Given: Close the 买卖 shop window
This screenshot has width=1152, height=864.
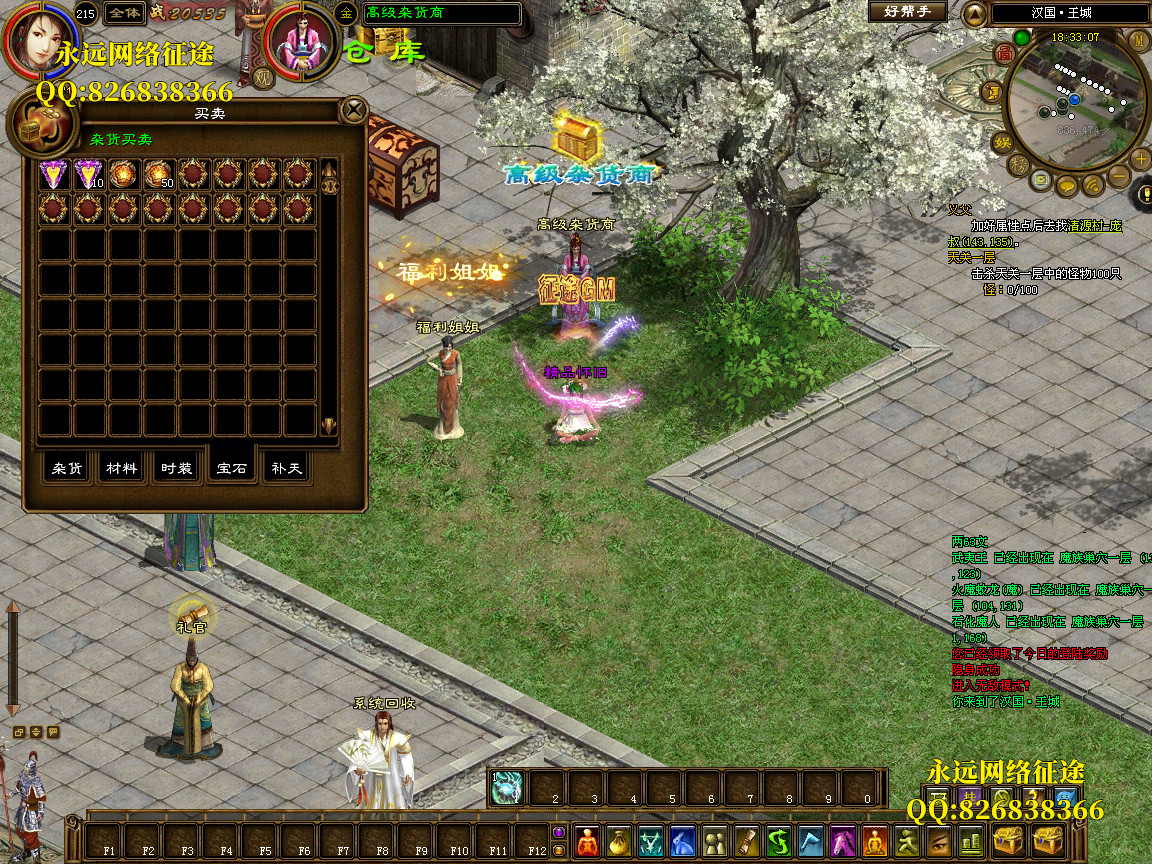Looking at the screenshot, I should tap(353, 109).
